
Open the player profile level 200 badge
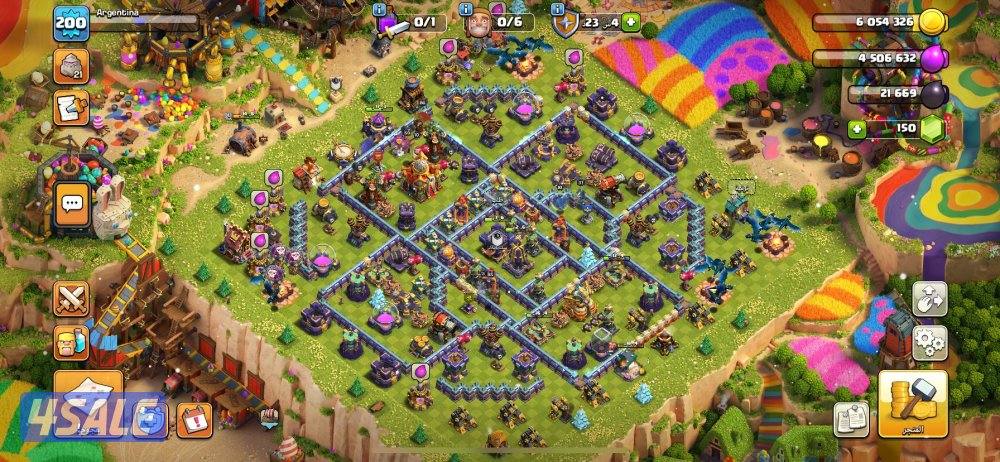tap(71, 23)
